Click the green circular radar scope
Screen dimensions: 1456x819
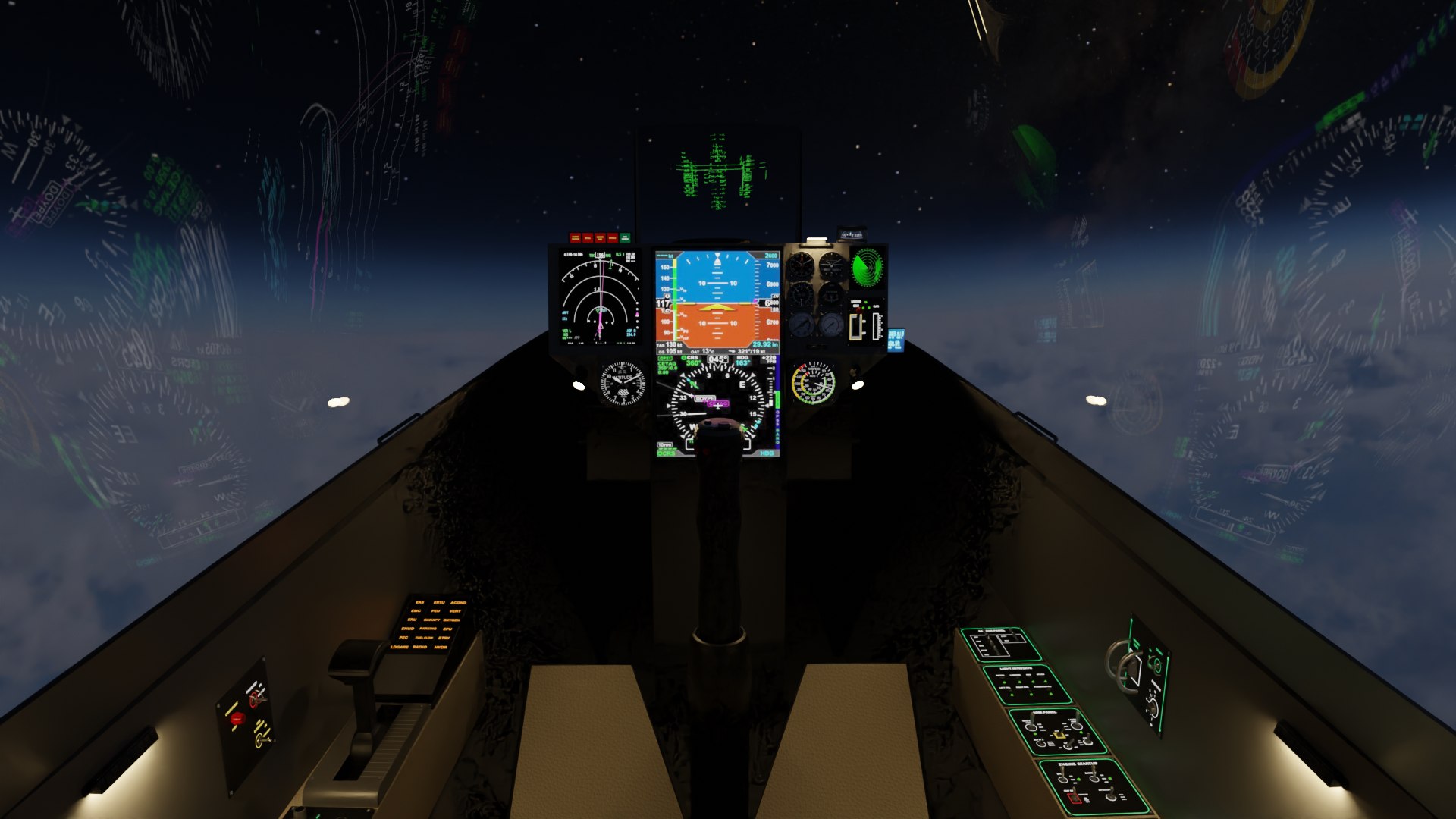pyautogui.click(x=867, y=267)
